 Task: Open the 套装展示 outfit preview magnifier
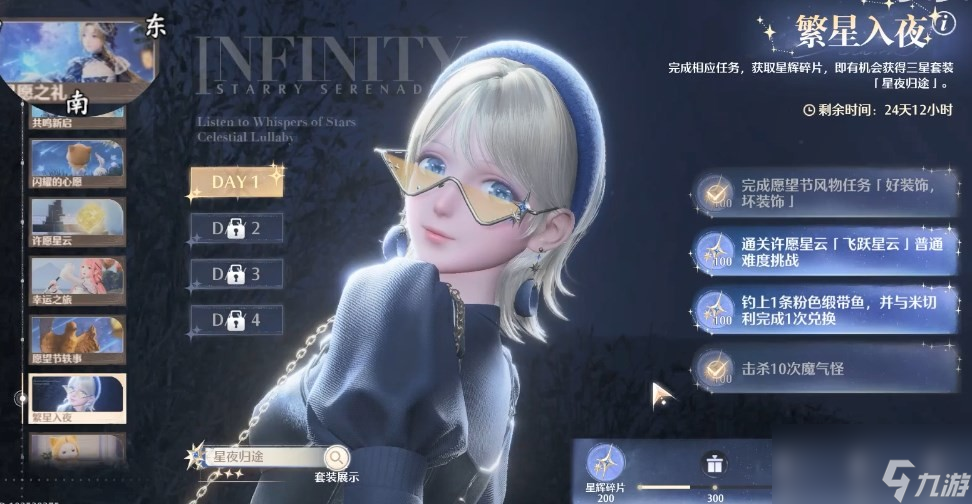coord(337,458)
